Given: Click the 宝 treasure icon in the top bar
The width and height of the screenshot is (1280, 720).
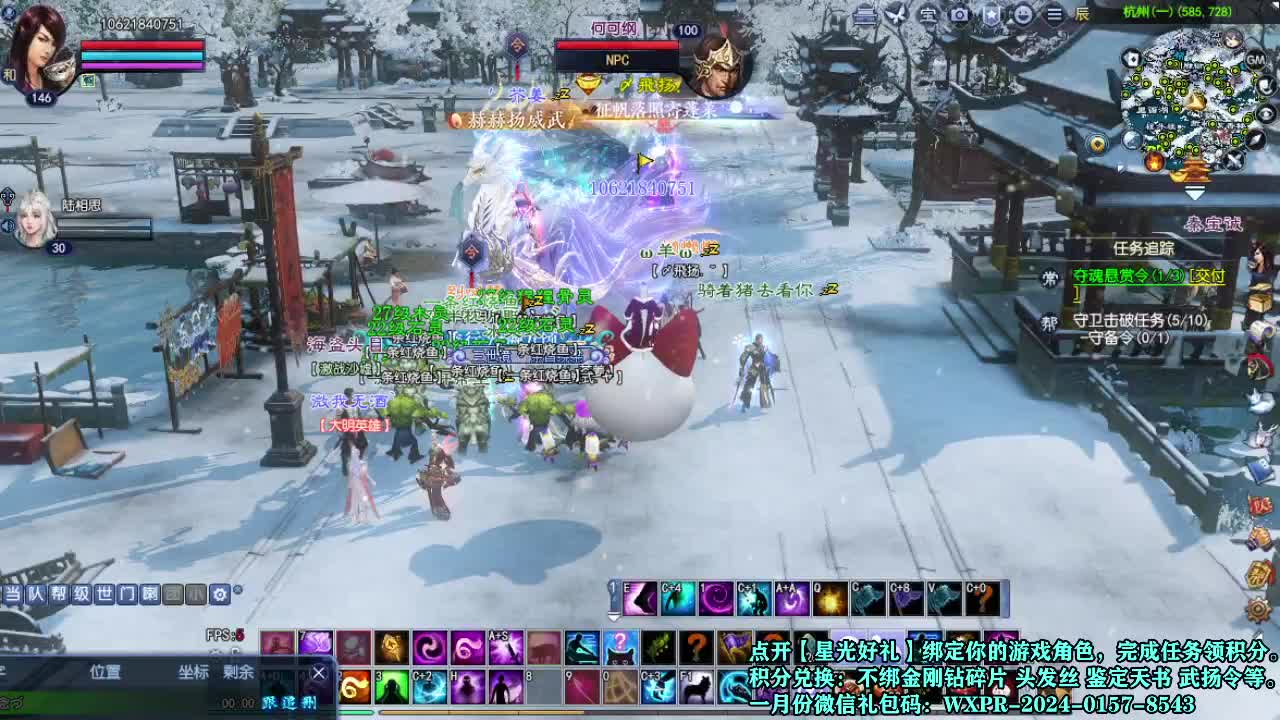Looking at the screenshot, I should pyautogui.click(x=927, y=16).
